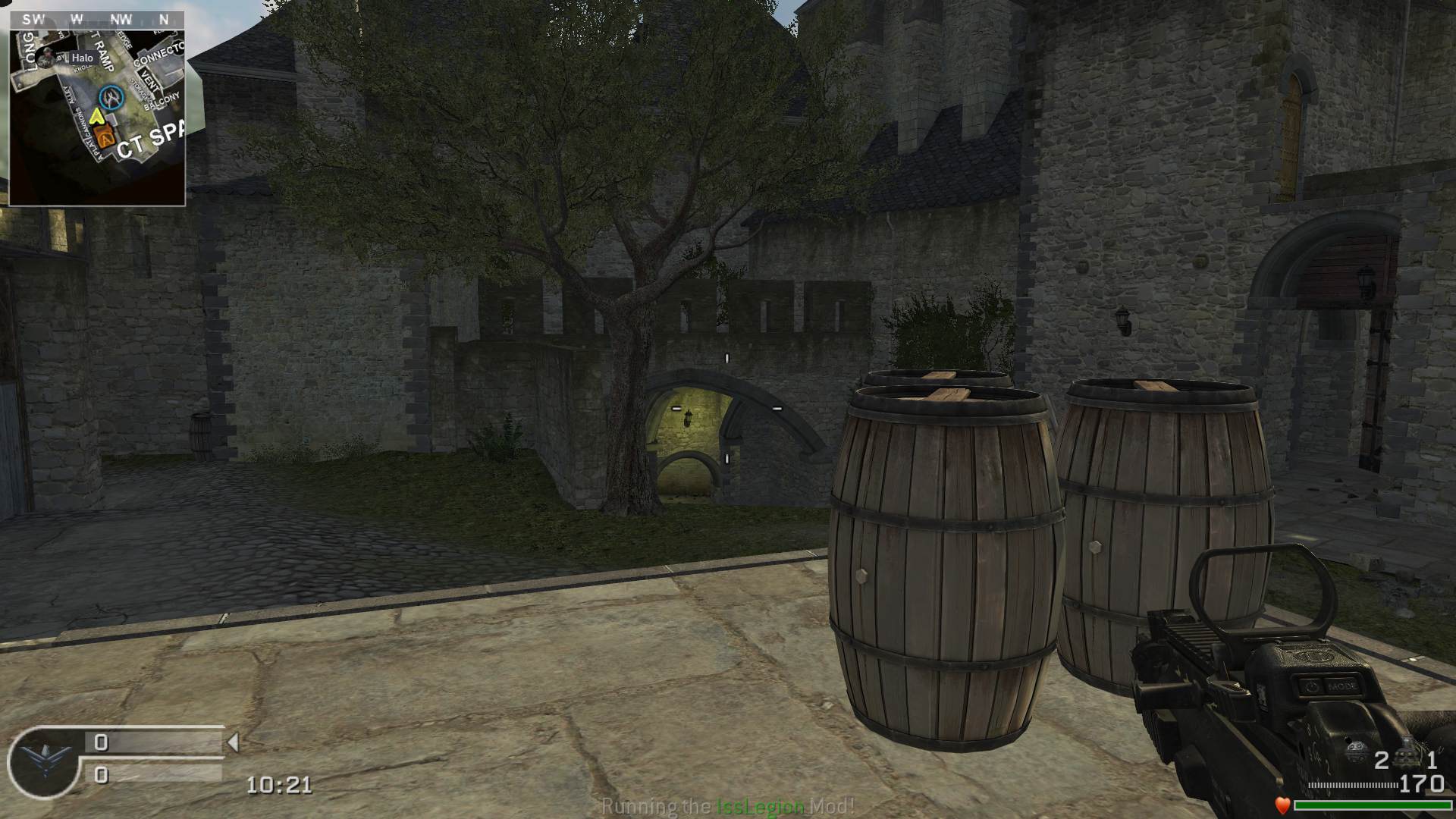The image size is (1456, 819).
Task: Click the red heart health icon
Action: point(1282,805)
